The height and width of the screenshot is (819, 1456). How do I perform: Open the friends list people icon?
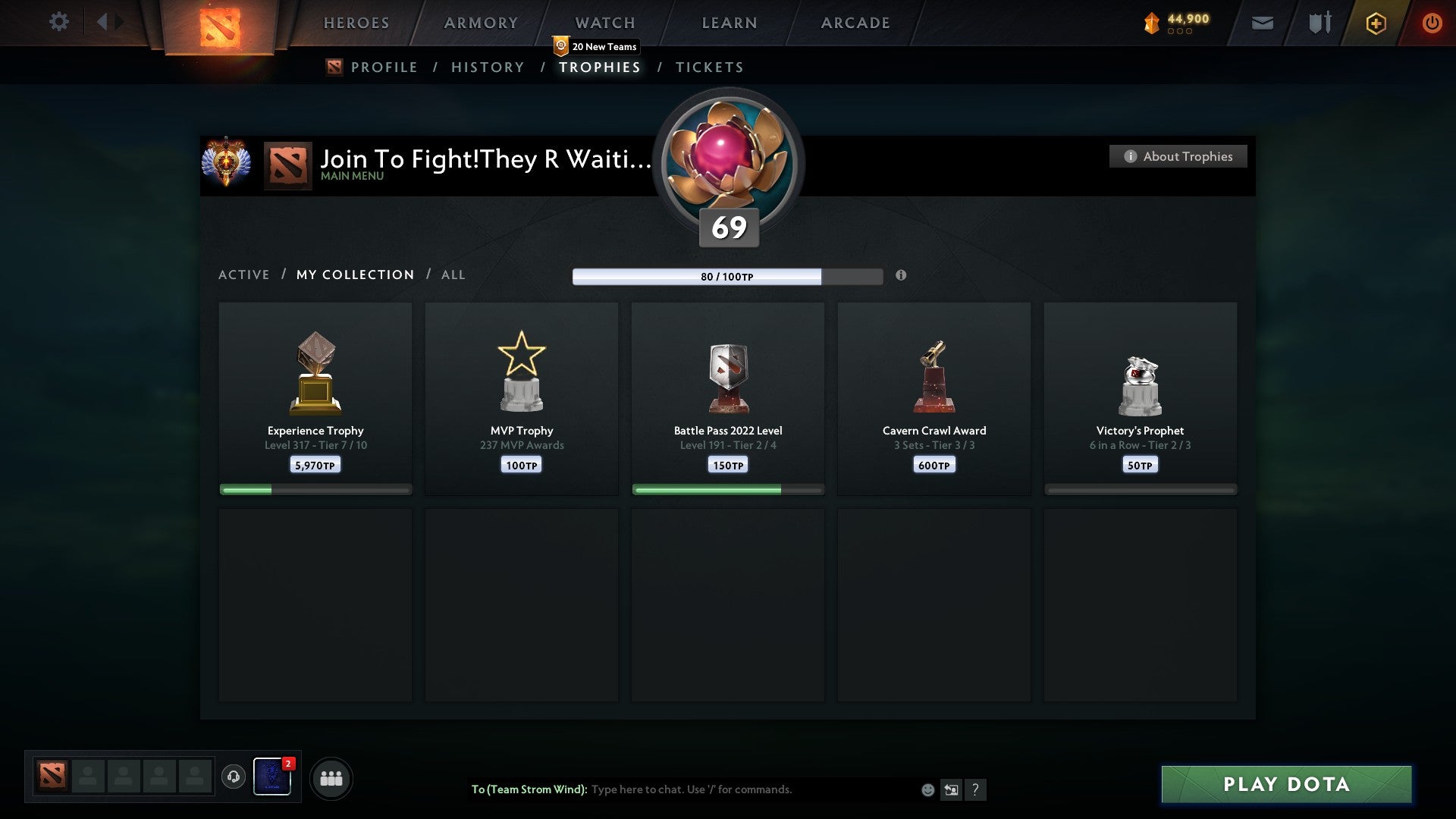[331, 777]
